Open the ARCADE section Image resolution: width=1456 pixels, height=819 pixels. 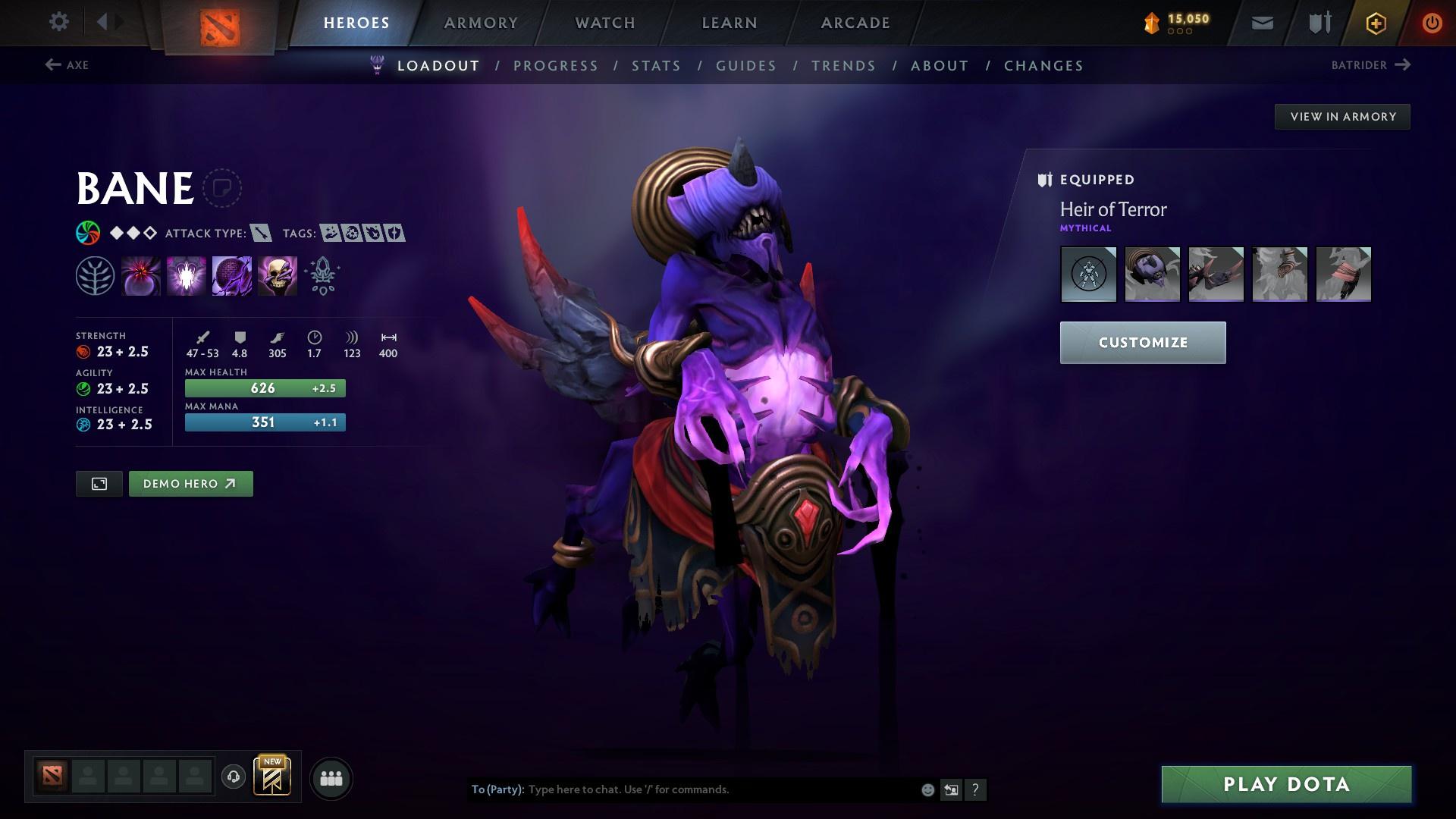855,22
